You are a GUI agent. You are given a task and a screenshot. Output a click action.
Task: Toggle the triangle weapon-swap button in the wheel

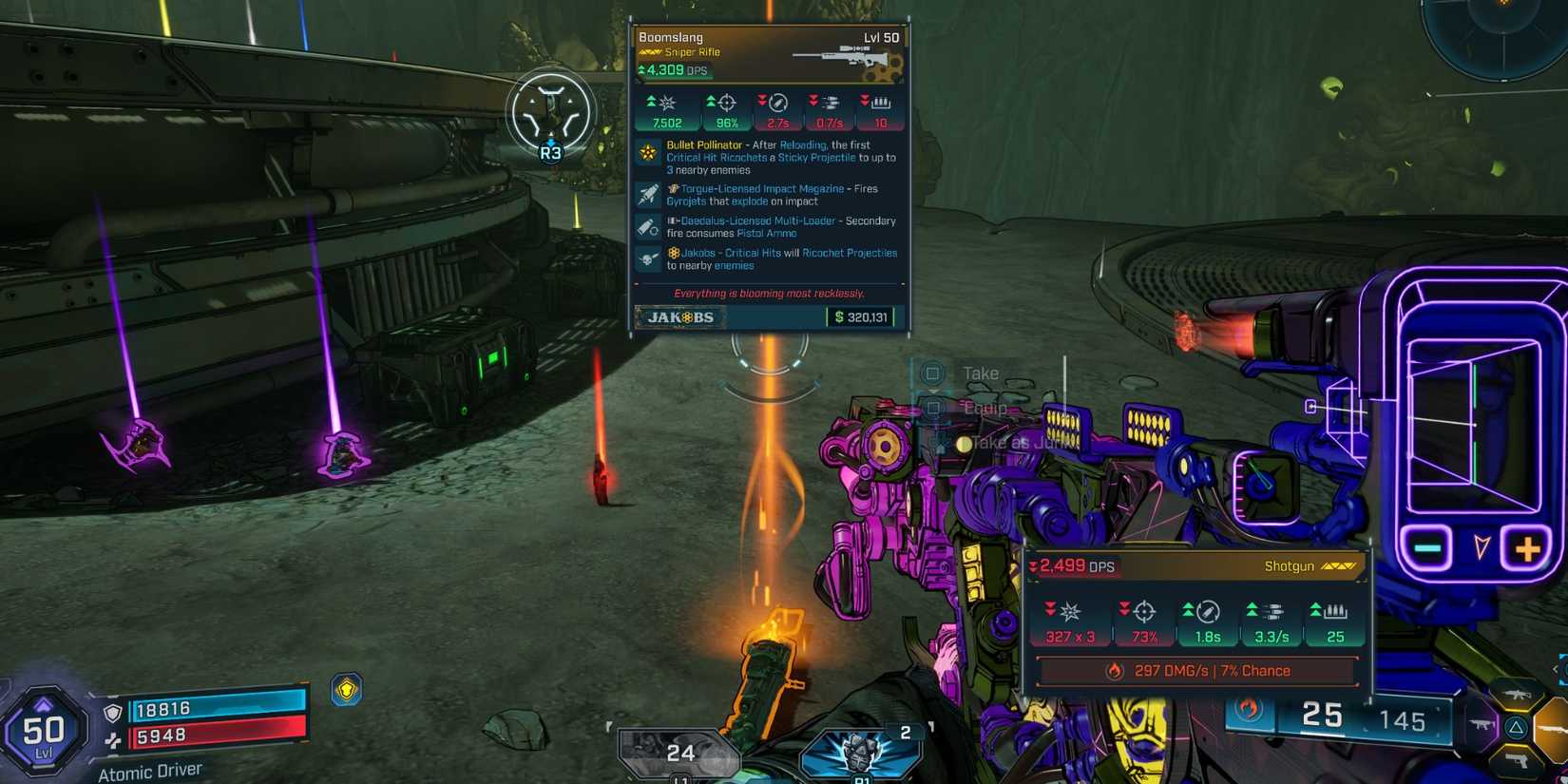[x=1517, y=727]
